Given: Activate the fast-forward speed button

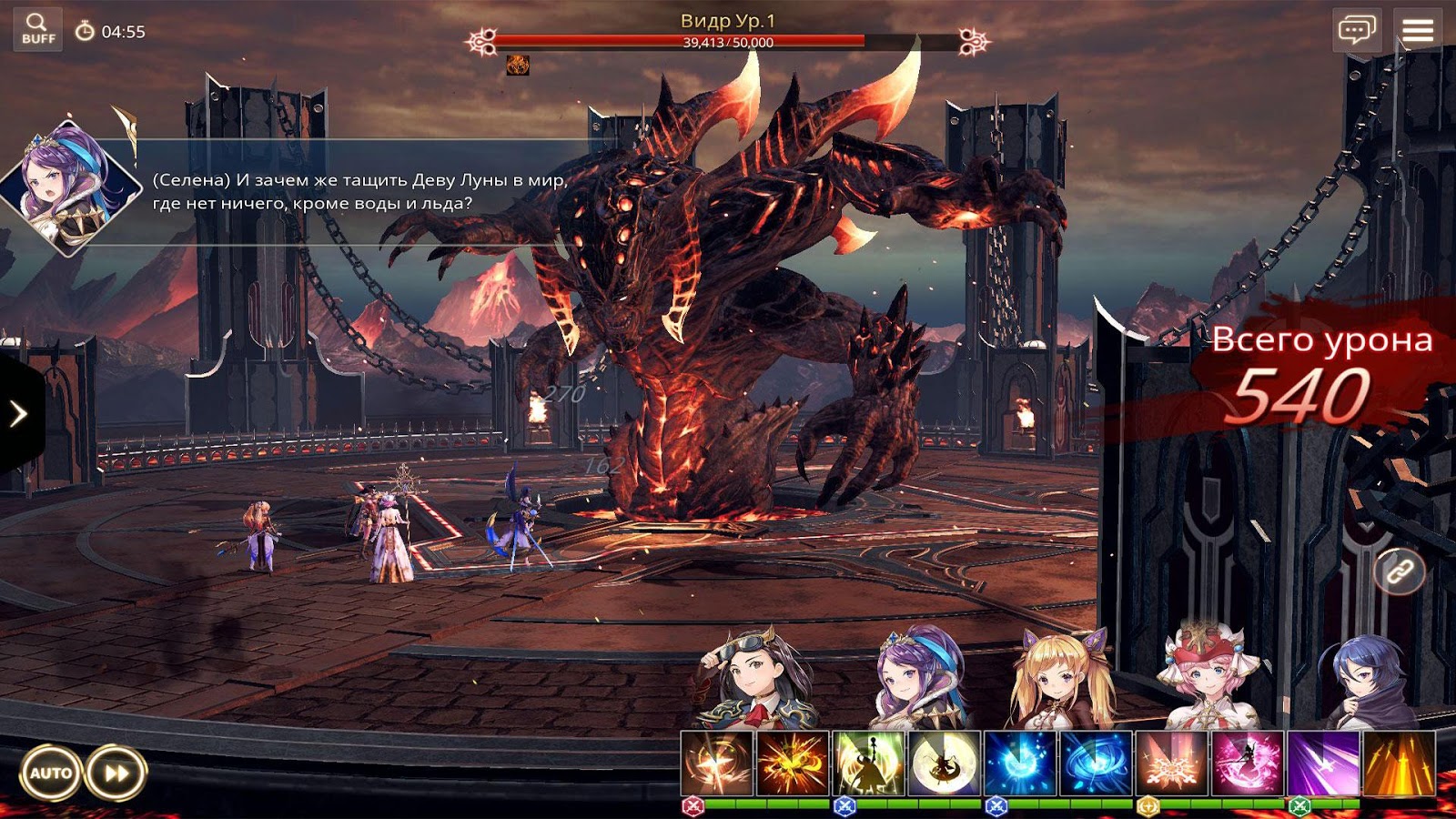Looking at the screenshot, I should (116, 773).
